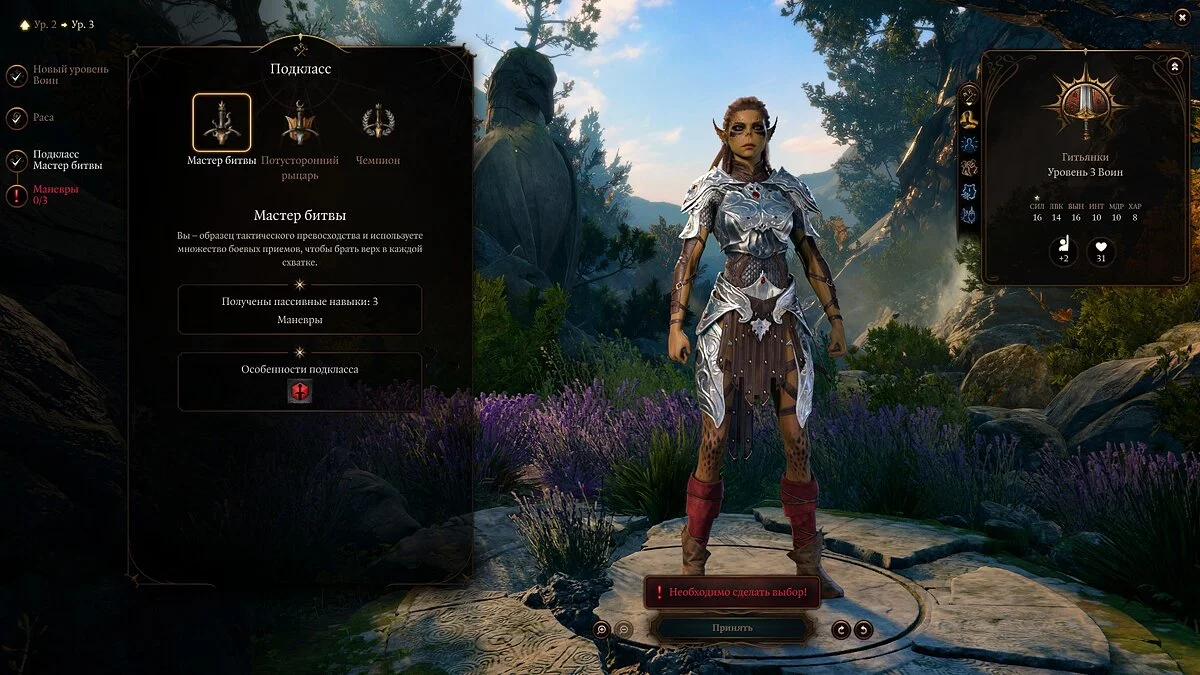Image resolution: width=1200 pixels, height=675 pixels.
Task: Show the hit points heart stat
Action: click(1102, 252)
